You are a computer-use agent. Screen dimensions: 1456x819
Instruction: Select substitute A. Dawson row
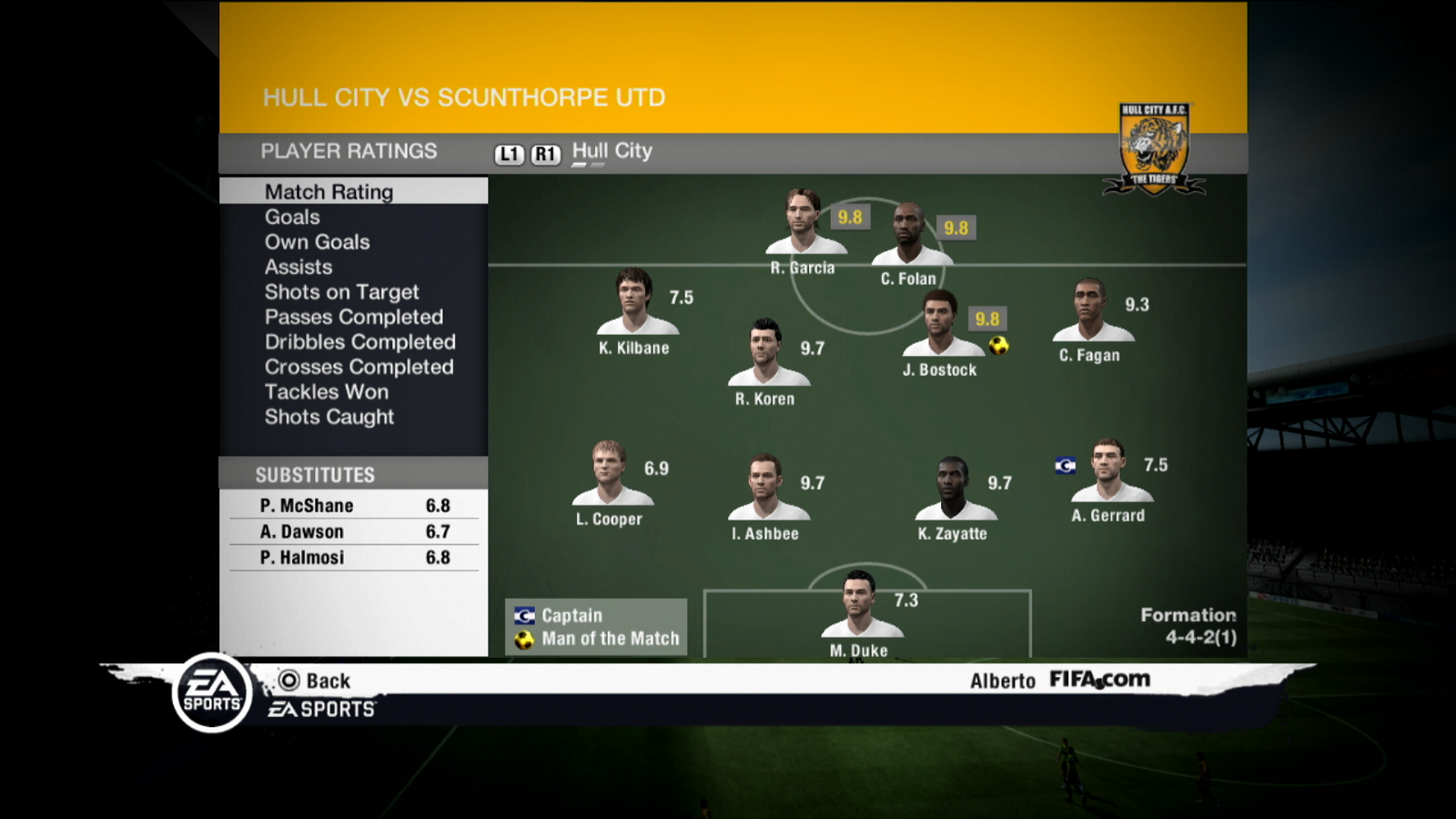pyautogui.click(x=354, y=531)
